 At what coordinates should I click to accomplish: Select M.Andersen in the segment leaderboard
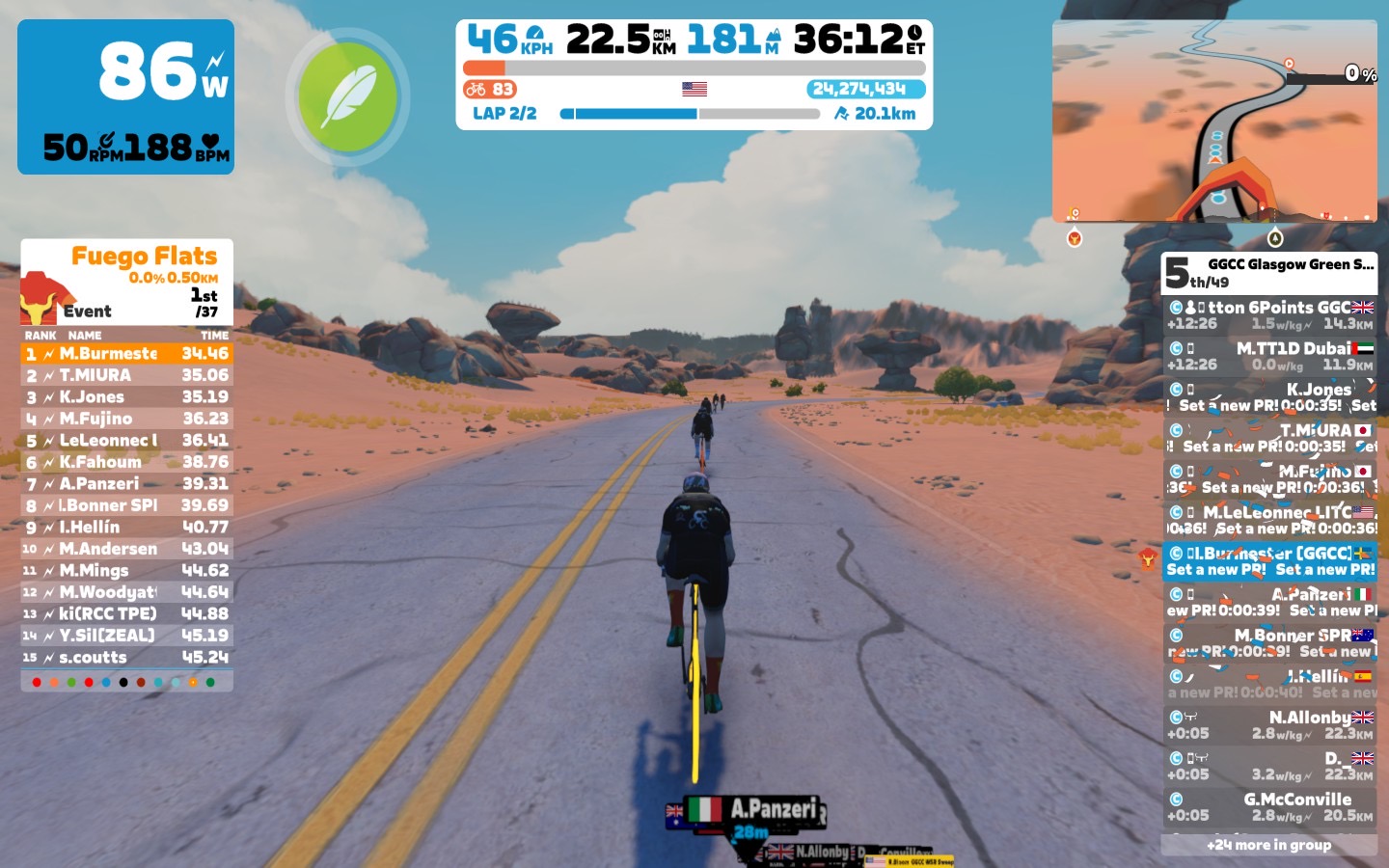[x=126, y=549]
